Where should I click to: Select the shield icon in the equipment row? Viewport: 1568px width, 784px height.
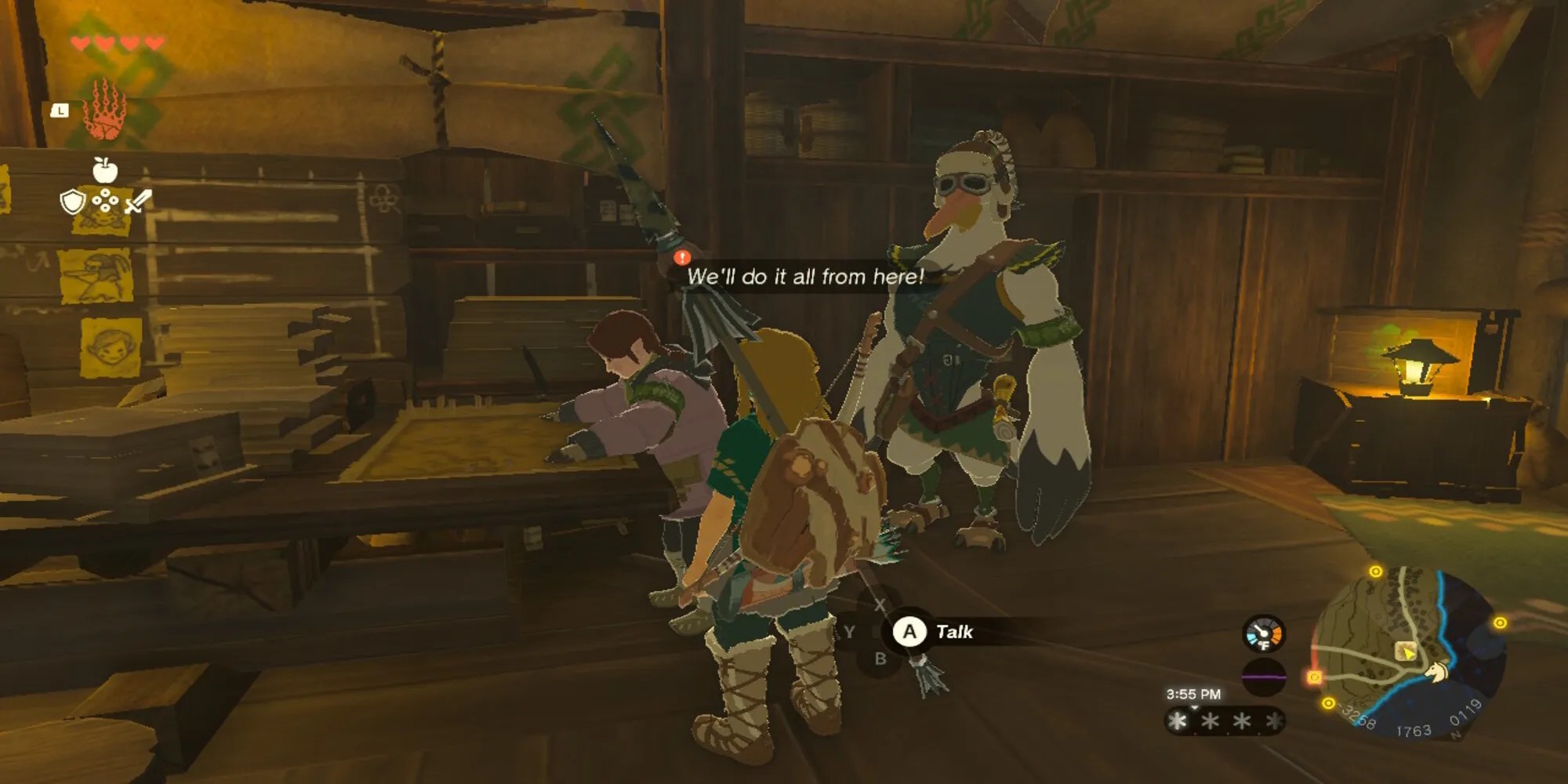click(74, 201)
